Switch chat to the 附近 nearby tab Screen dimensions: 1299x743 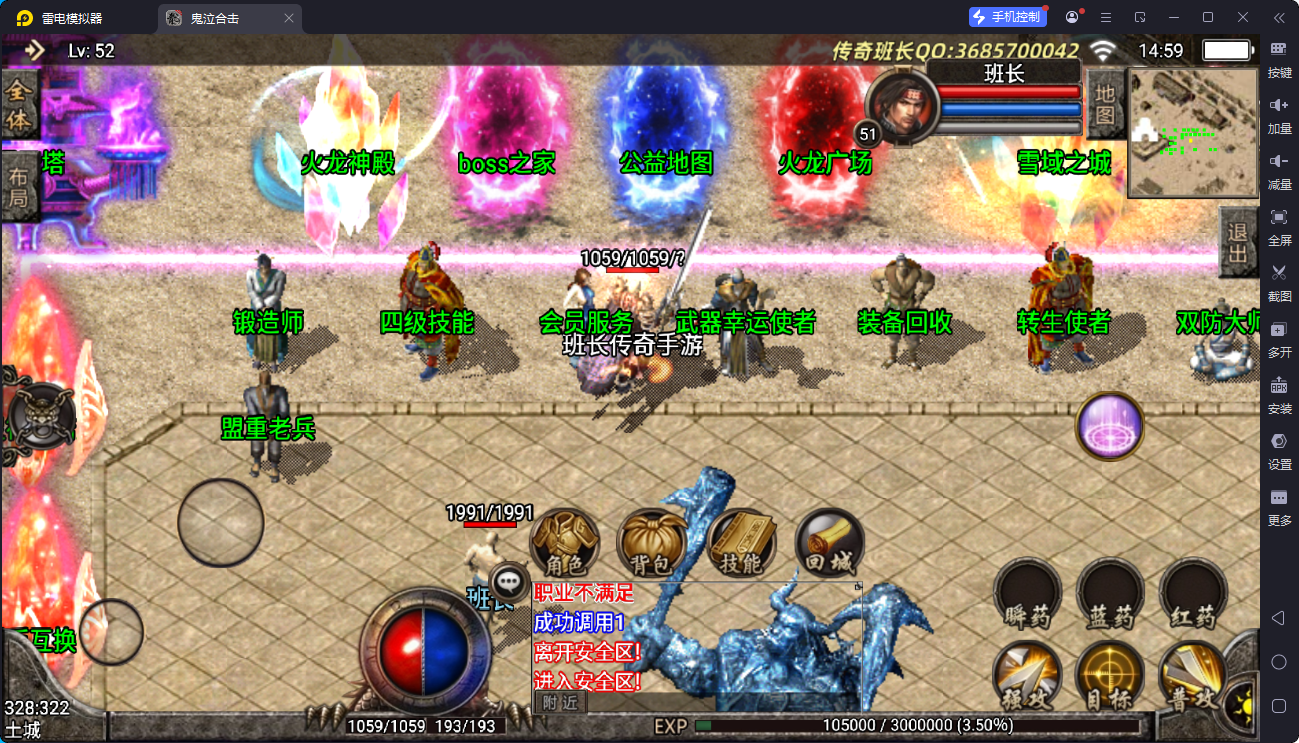coord(560,702)
